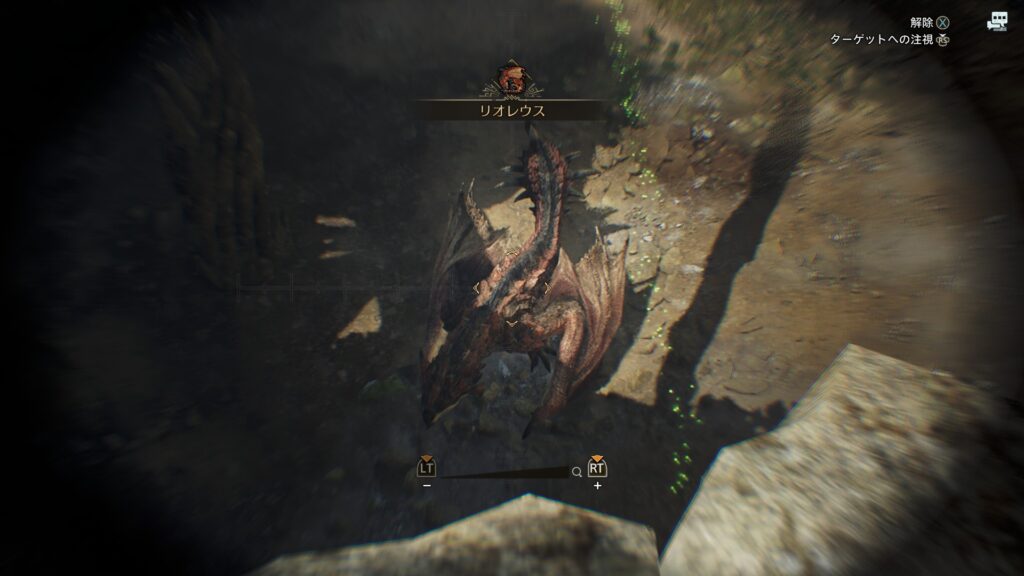Viewport: 1024px width, 576px height.
Task: Select the Rathalos target monster icon
Action: (x=511, y=78)
